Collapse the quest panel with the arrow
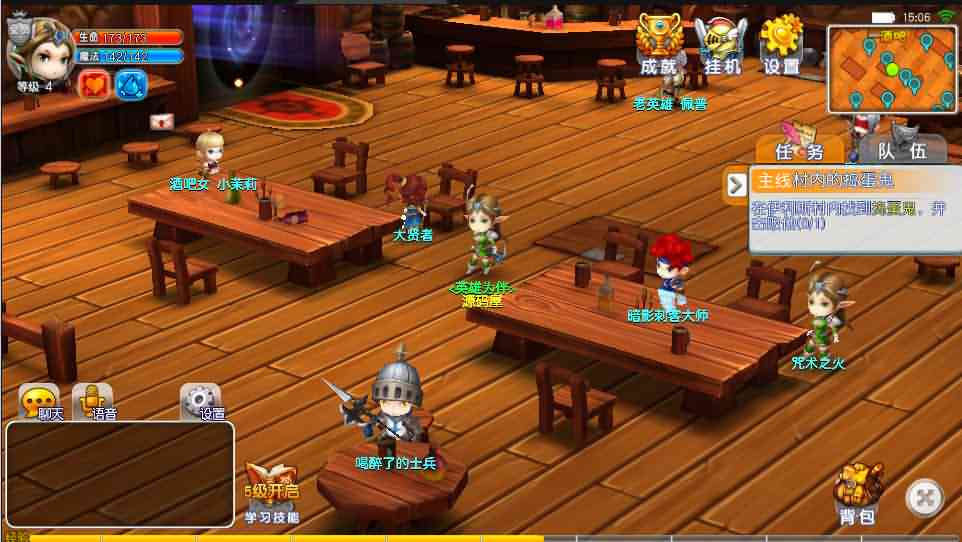The height and width of the screenshot is (542, 962). 737,183
